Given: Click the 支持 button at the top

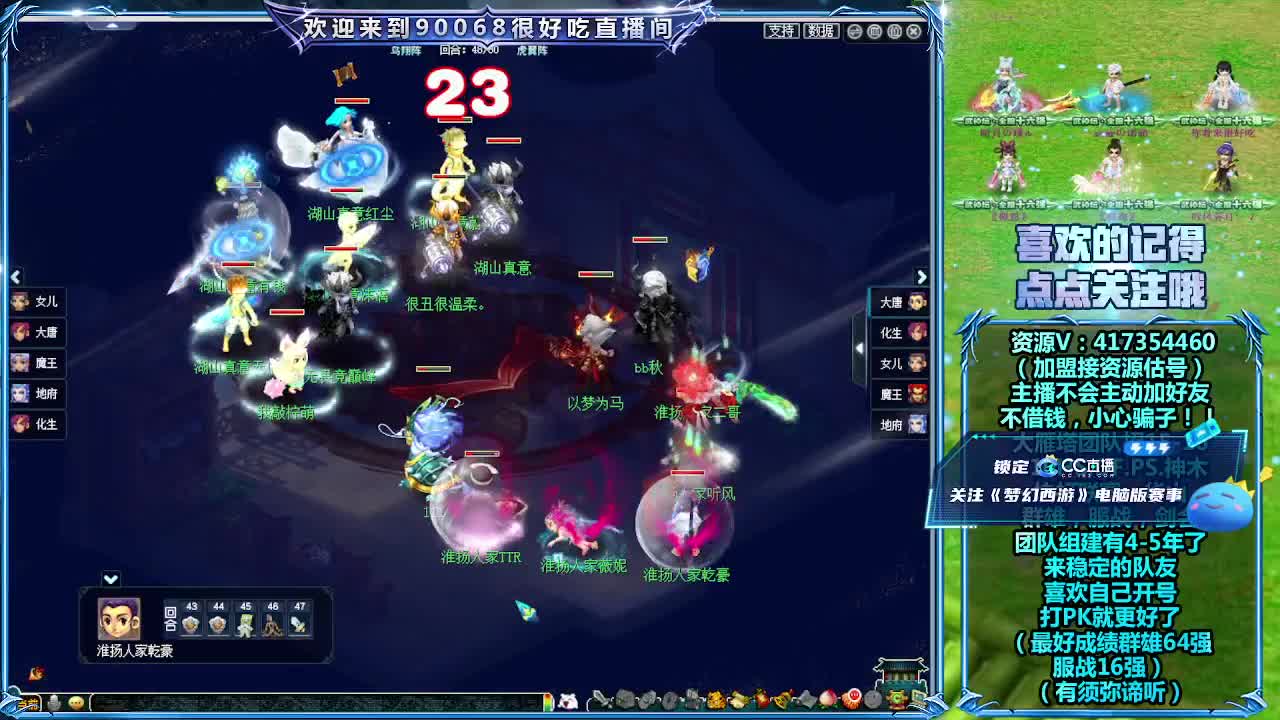Looking at the screenshot, I should pos(782,31).
